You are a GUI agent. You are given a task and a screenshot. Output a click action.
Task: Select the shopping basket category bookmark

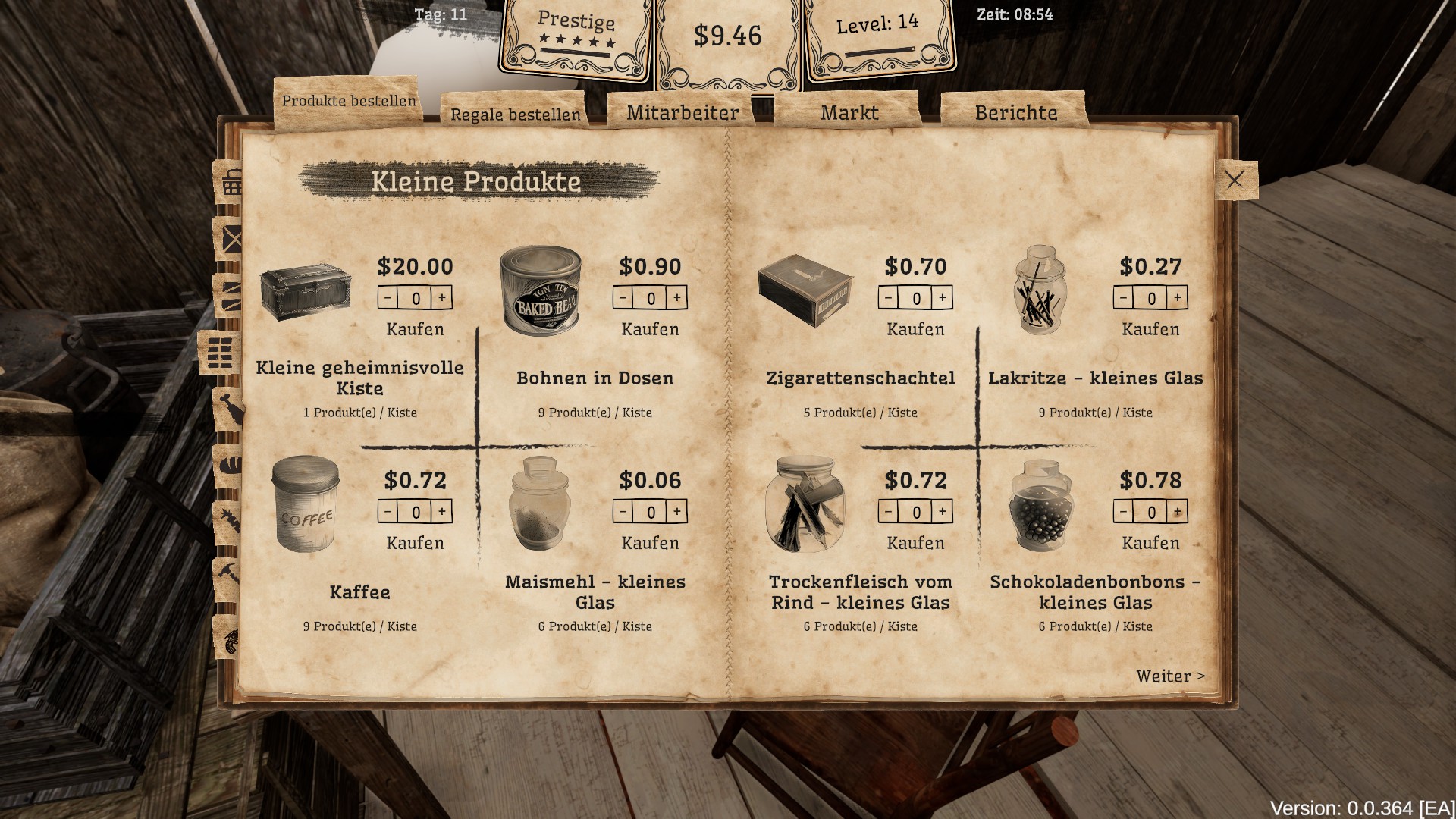(x=231, y=183)
